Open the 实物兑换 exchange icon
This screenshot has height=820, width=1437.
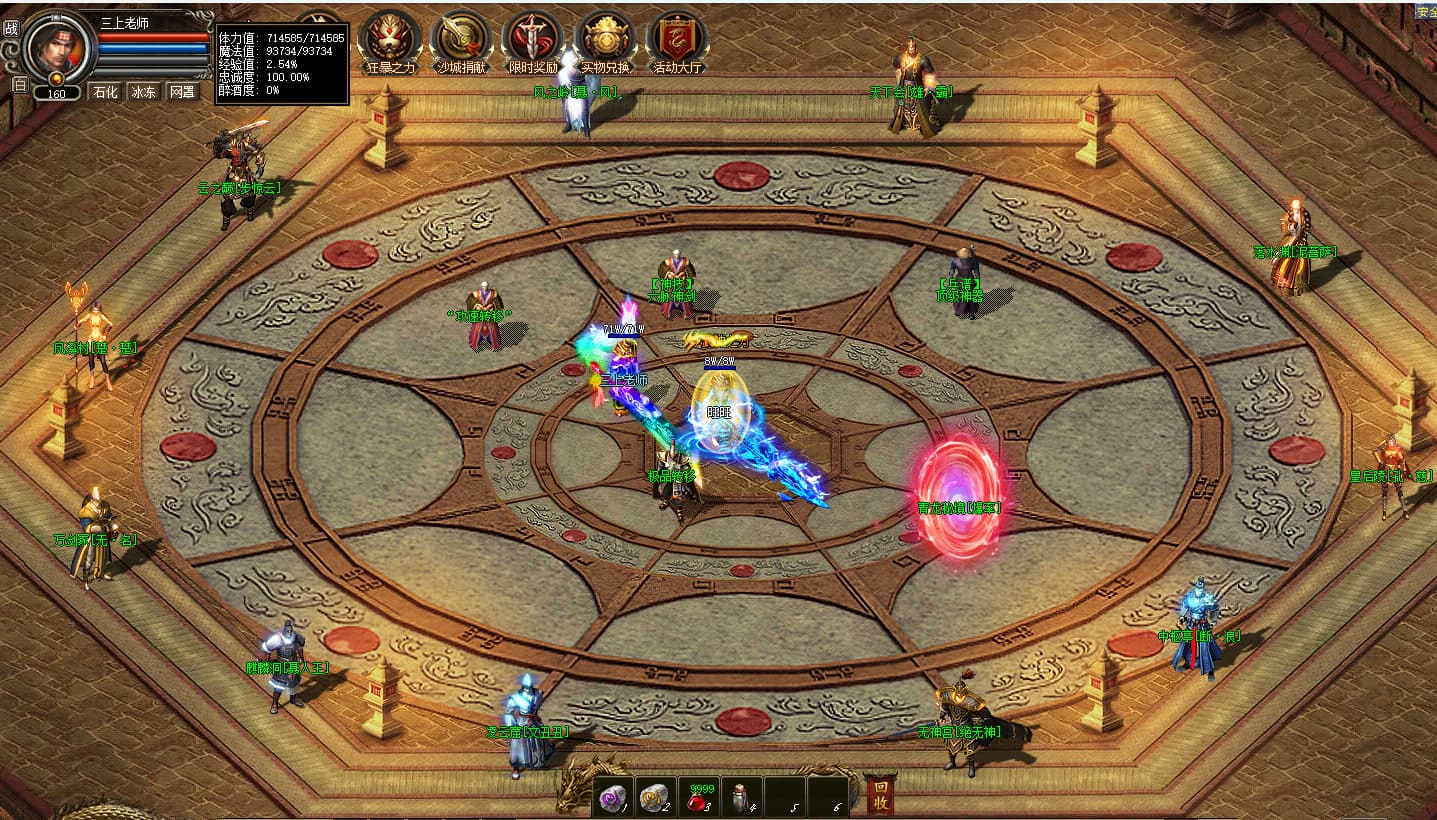[x=605, y=40]
